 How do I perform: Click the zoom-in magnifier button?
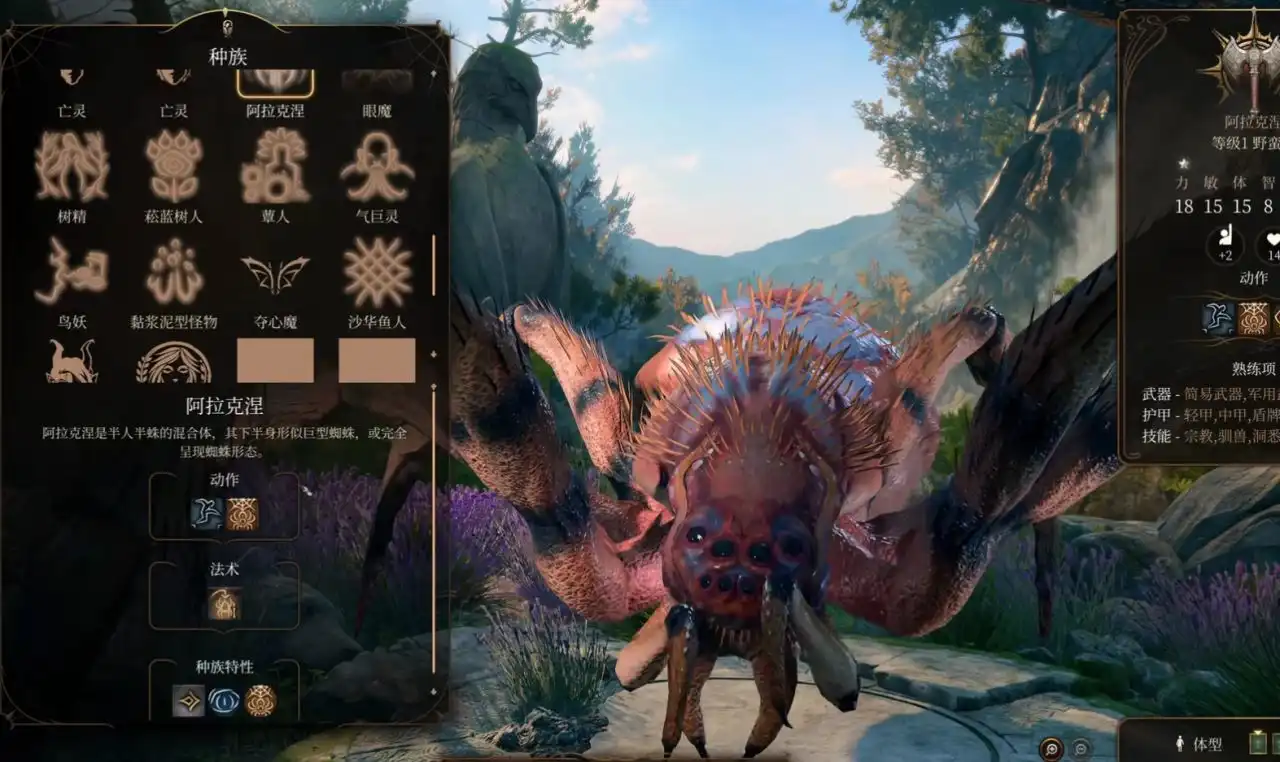(x=1052, y=748)
